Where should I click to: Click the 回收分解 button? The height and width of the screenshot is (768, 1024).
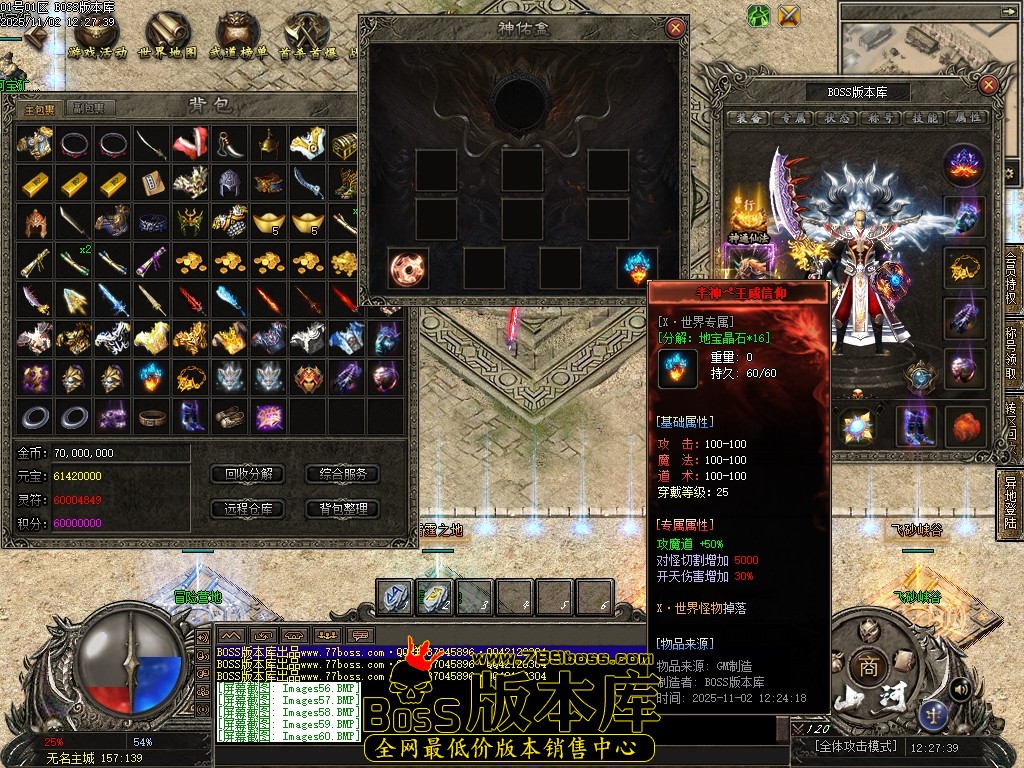(248, 474)
